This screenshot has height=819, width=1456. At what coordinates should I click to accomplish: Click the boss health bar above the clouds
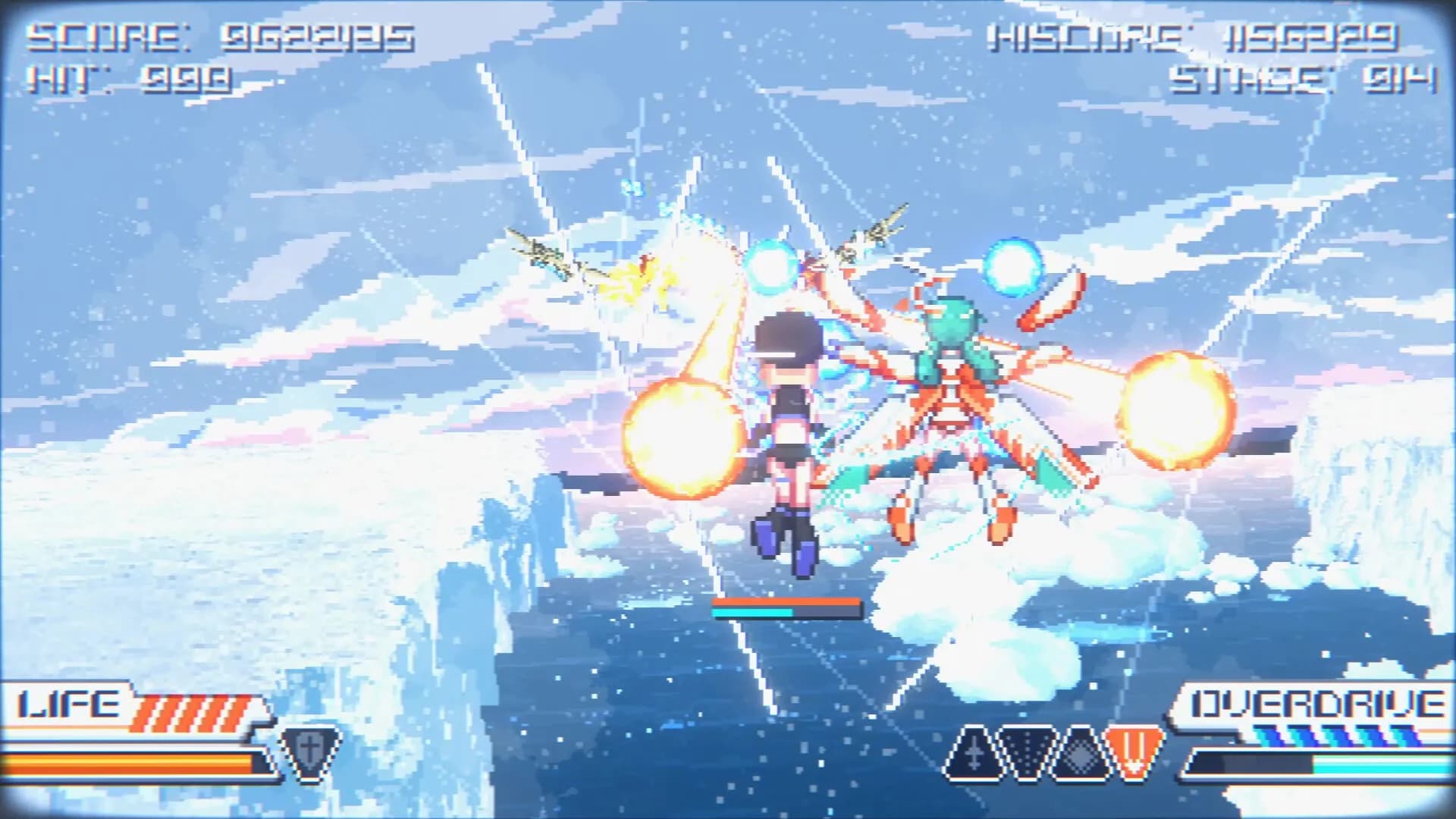785,607
